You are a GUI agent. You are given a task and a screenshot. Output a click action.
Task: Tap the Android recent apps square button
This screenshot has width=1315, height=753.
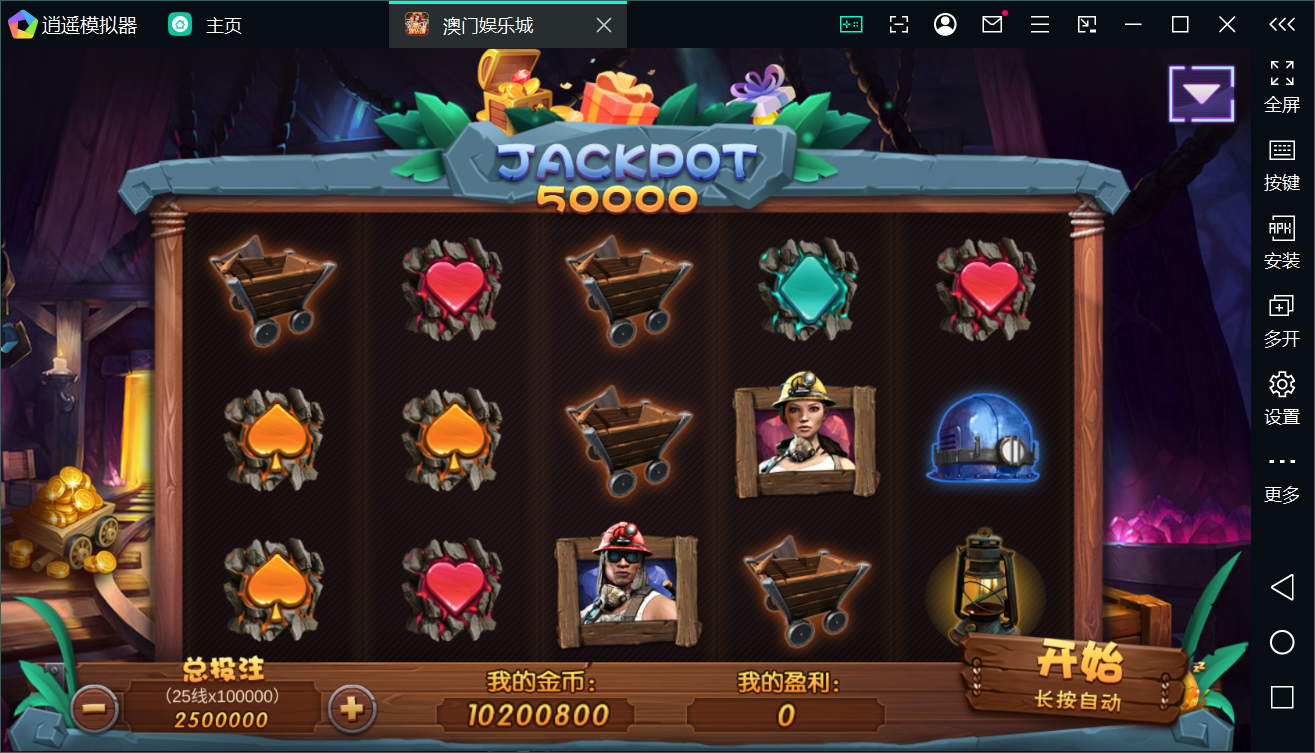click(x=1282, y=697)
